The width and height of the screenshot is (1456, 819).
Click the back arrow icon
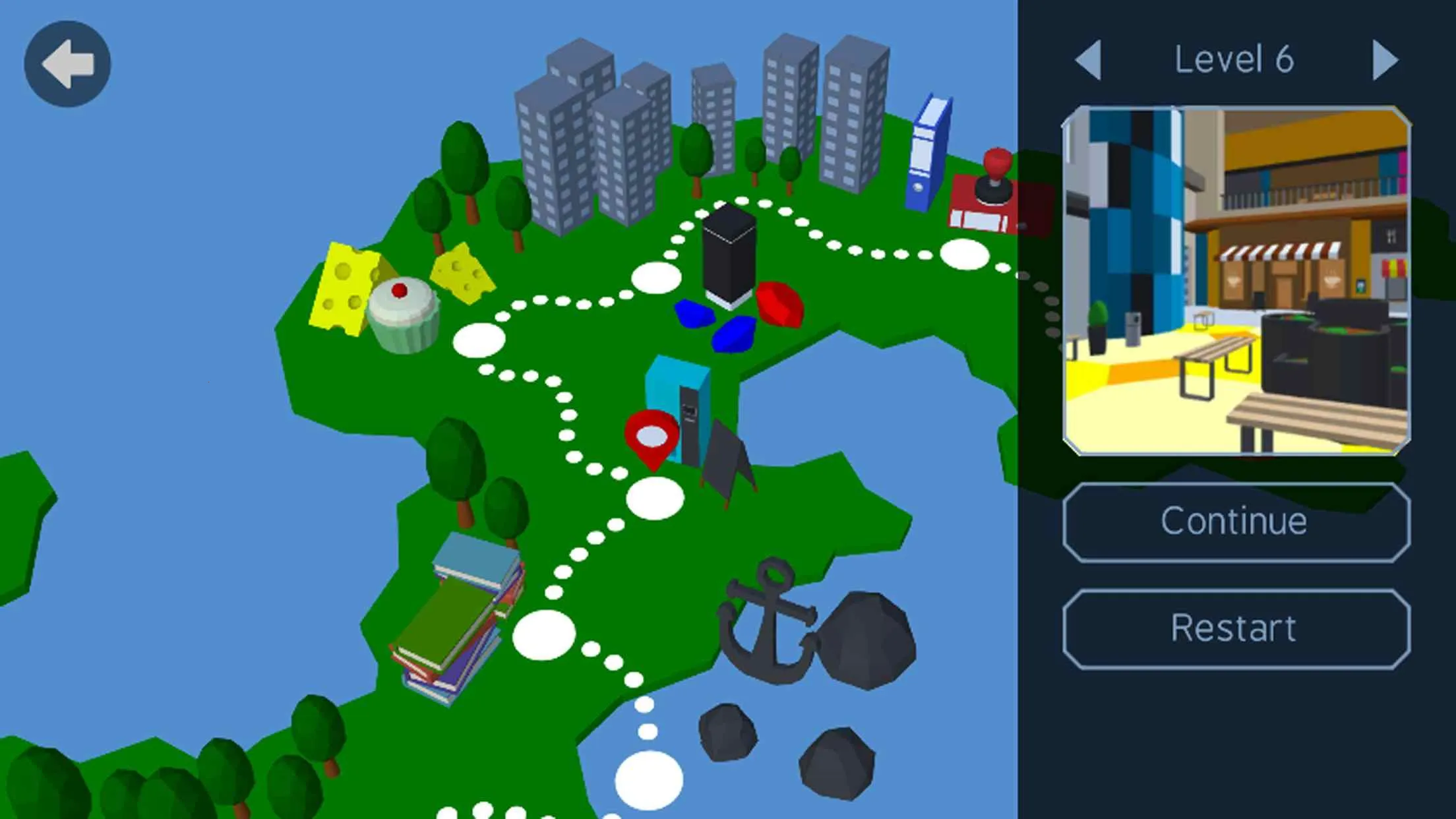[66, 61]
